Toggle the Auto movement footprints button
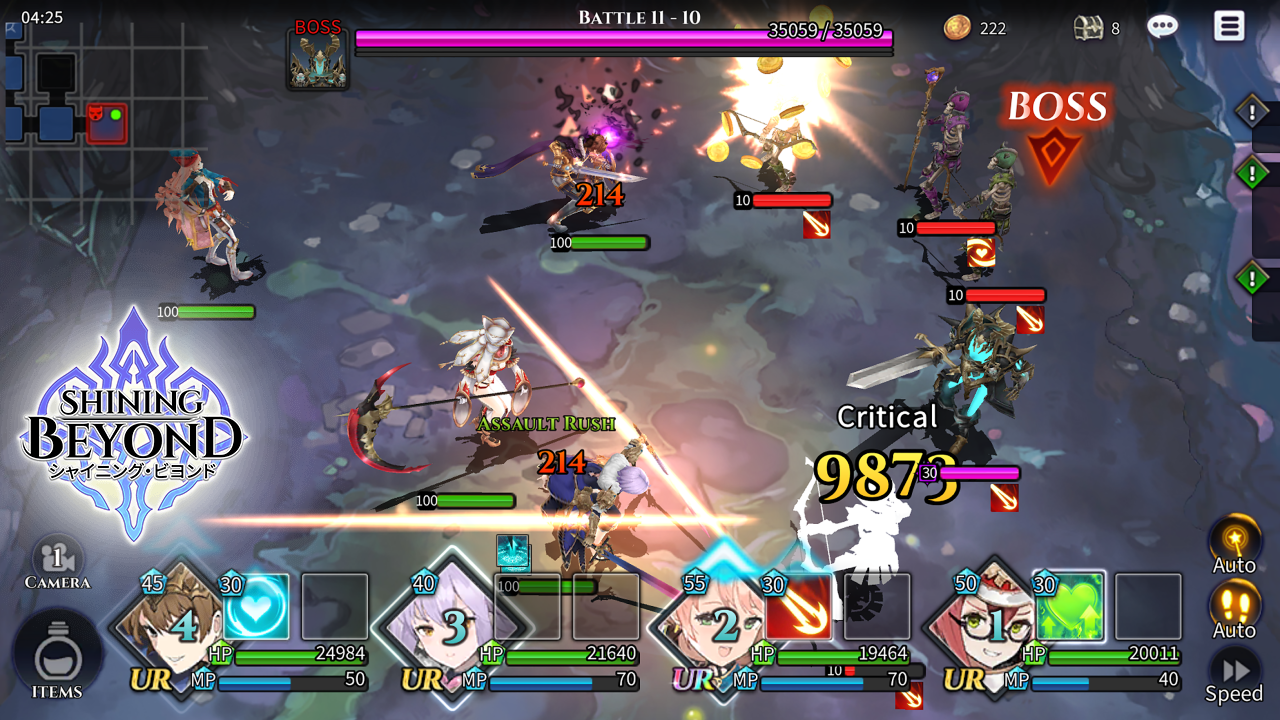The image size is (1280, 720). click(1234, 608)
